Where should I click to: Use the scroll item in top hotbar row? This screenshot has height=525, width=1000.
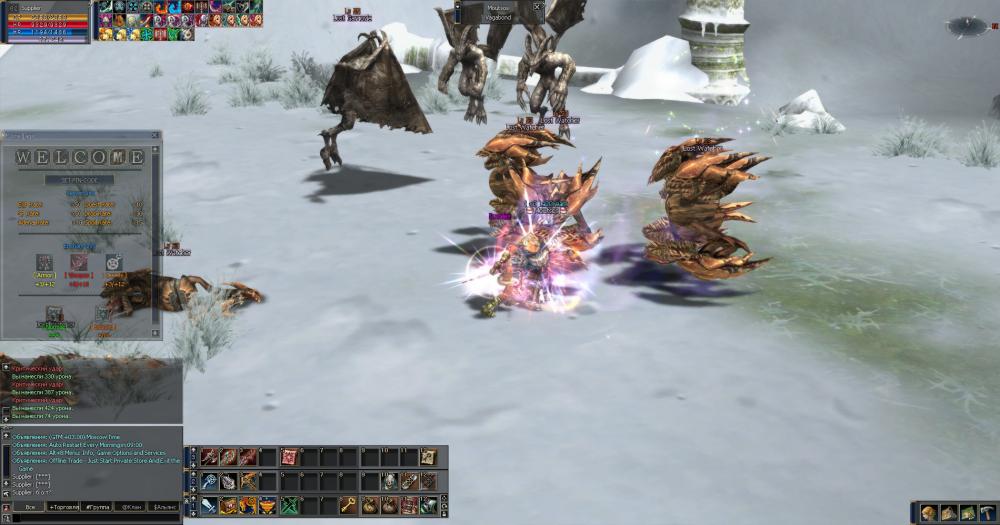tap(428, 457)
